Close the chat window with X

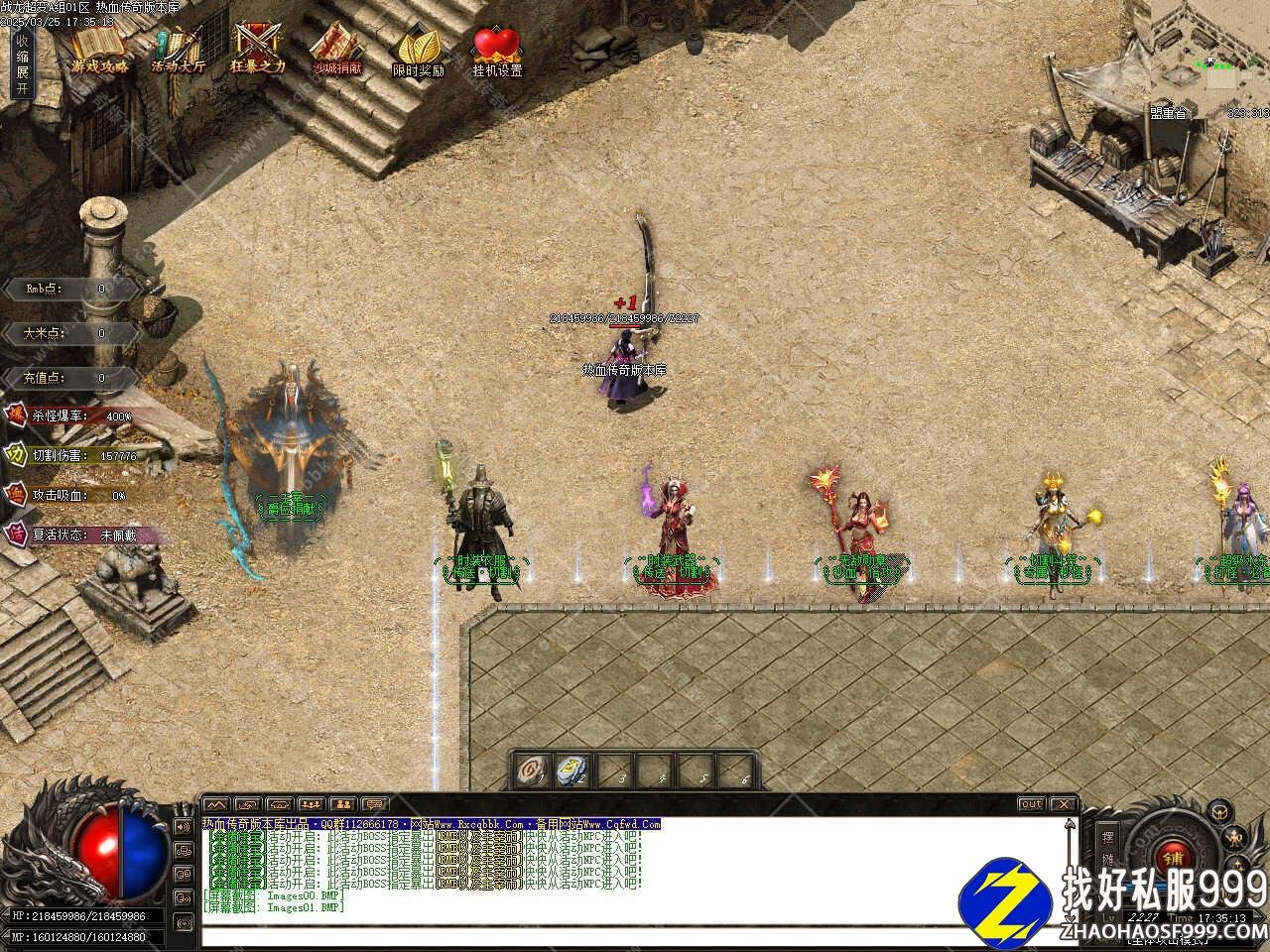click(1064, 804)
